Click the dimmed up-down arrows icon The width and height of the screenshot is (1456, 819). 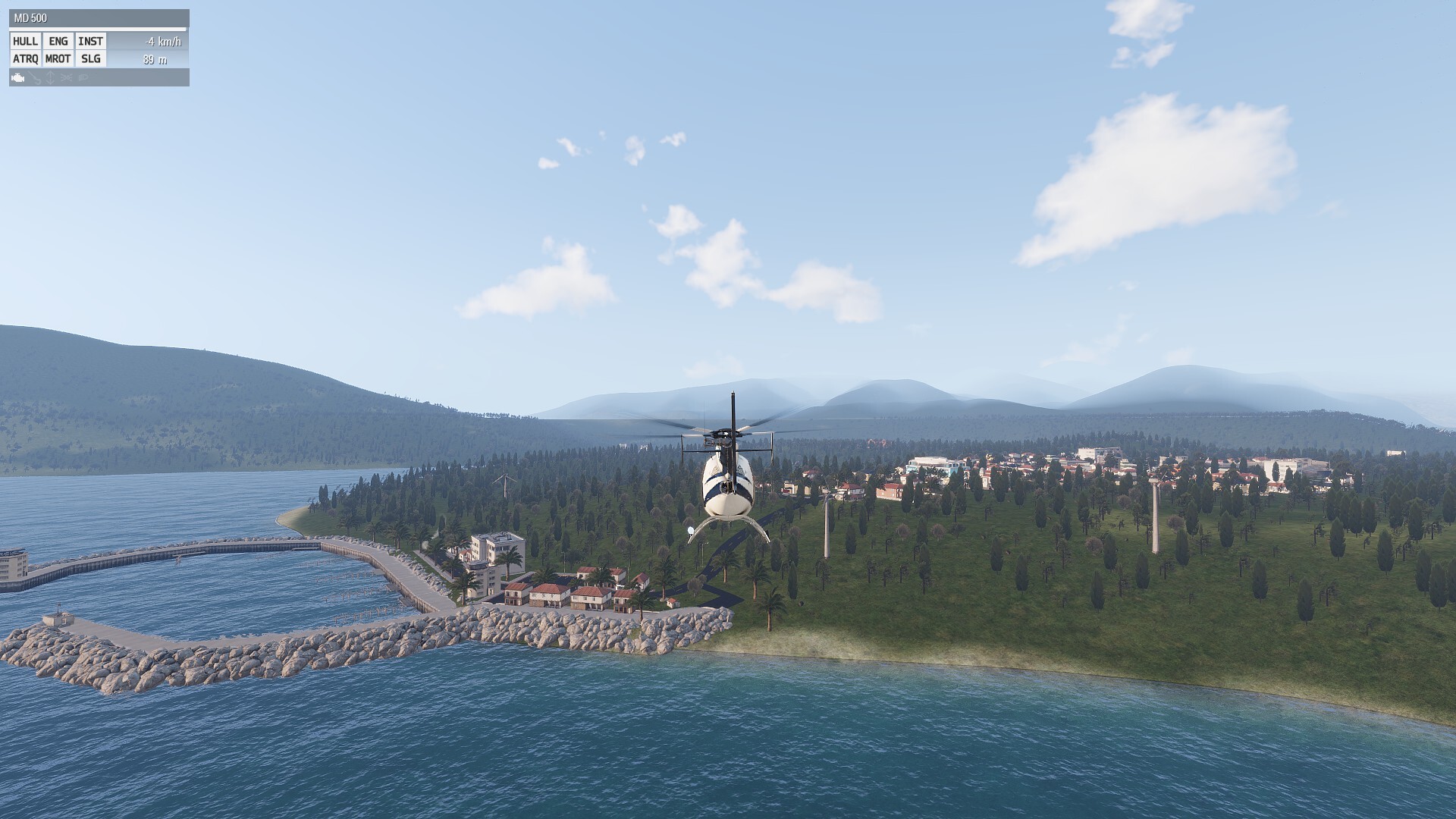[x=51, y=78]
